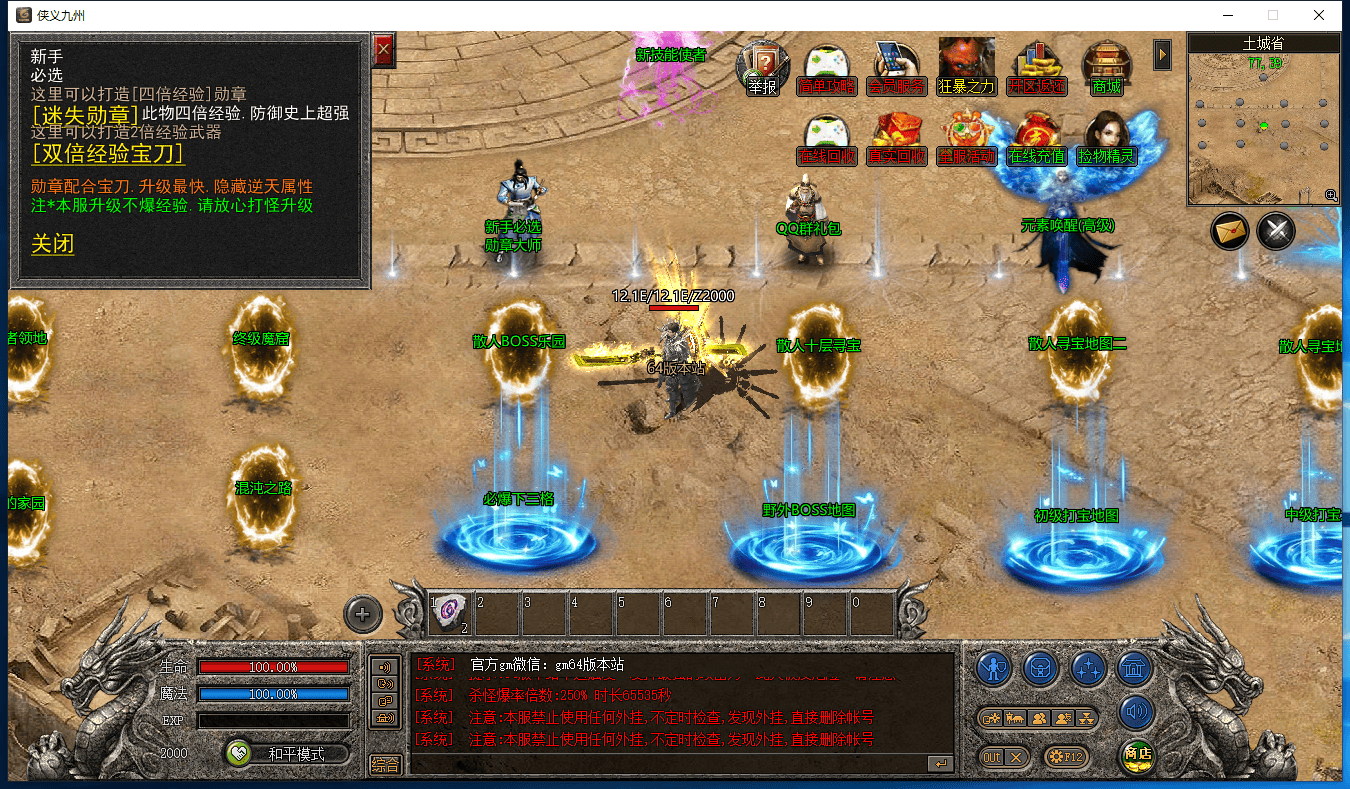Viewport: 1350px width, 789px height.
Task: Open 会员服务 member services
Action: (896, 68)
